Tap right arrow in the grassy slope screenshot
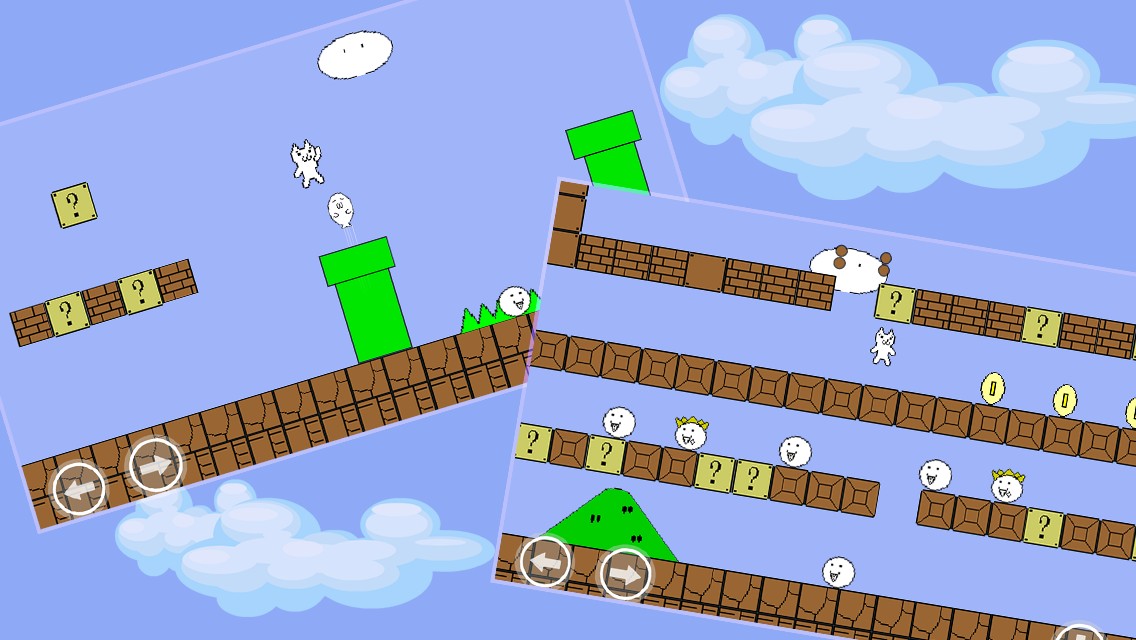The height and width of the screenshot is (640, 1136). tap(156, 465)
